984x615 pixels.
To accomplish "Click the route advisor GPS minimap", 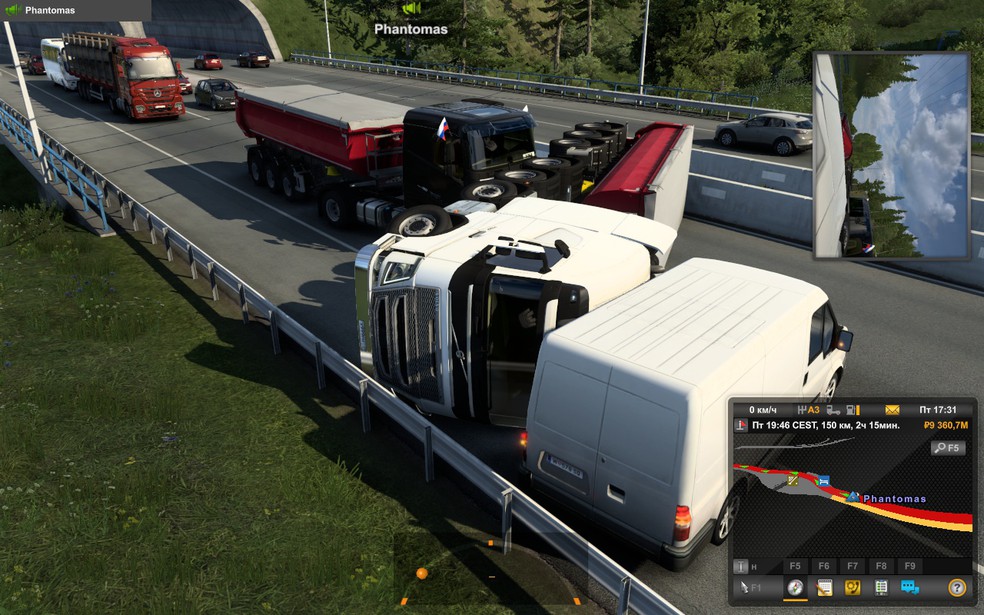I will pyautogui.click(x=850, y=510).
